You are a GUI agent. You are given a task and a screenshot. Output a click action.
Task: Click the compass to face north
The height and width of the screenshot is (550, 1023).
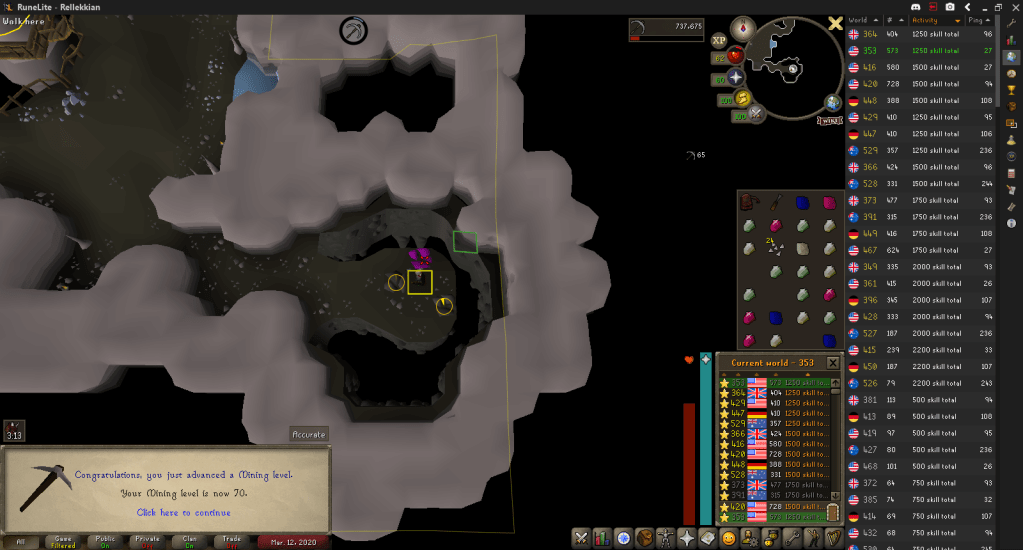(743, 28)
